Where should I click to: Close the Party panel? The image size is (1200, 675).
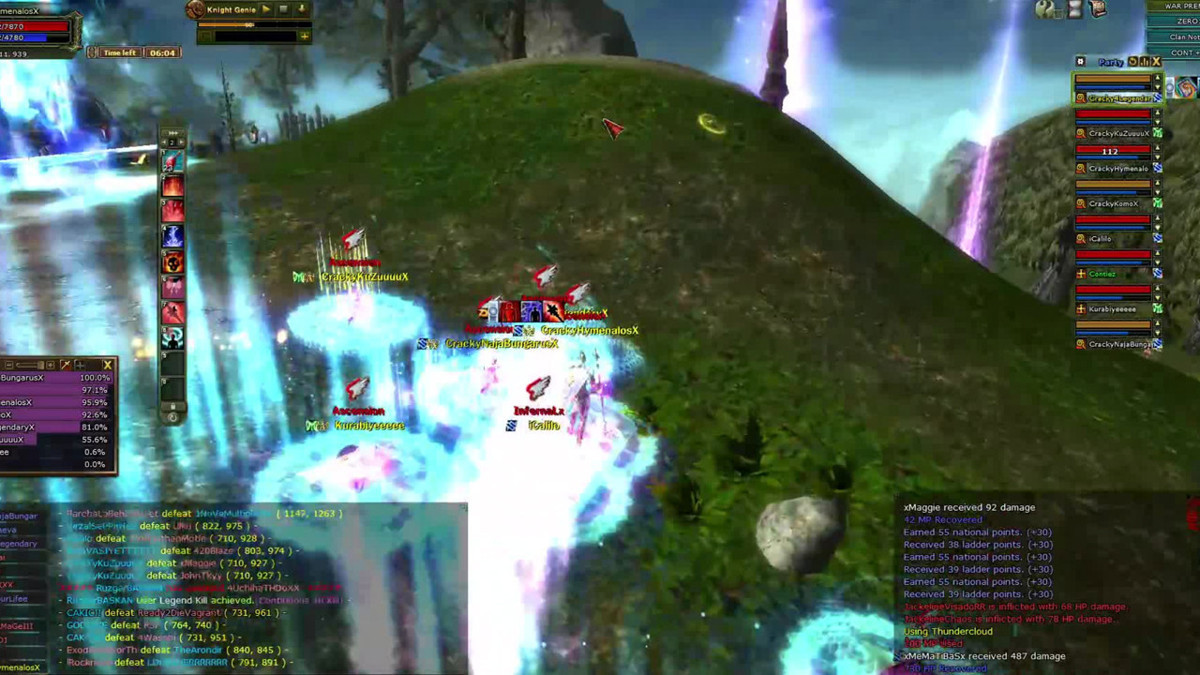(1157, 62)
